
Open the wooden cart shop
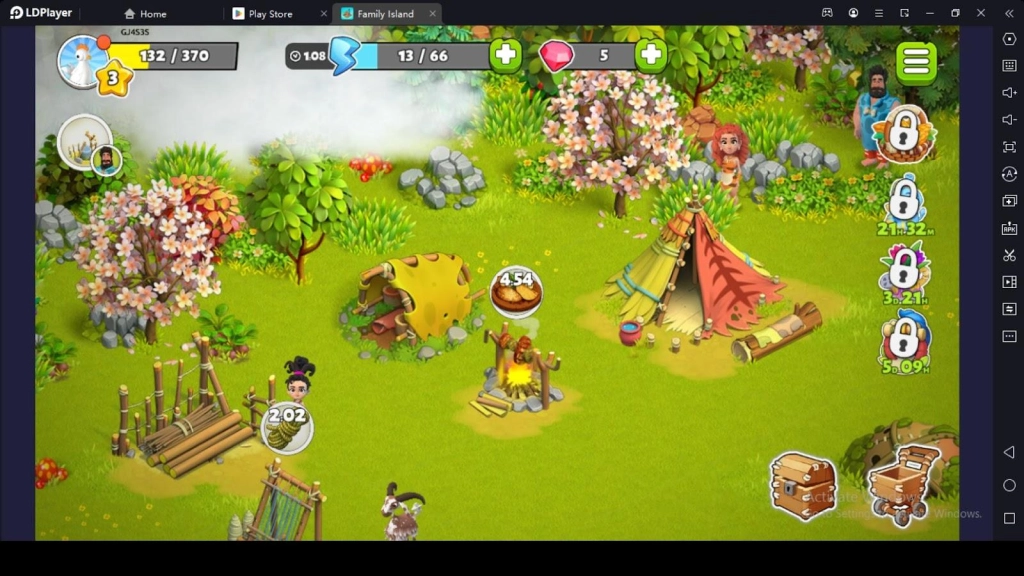point(903,482)
